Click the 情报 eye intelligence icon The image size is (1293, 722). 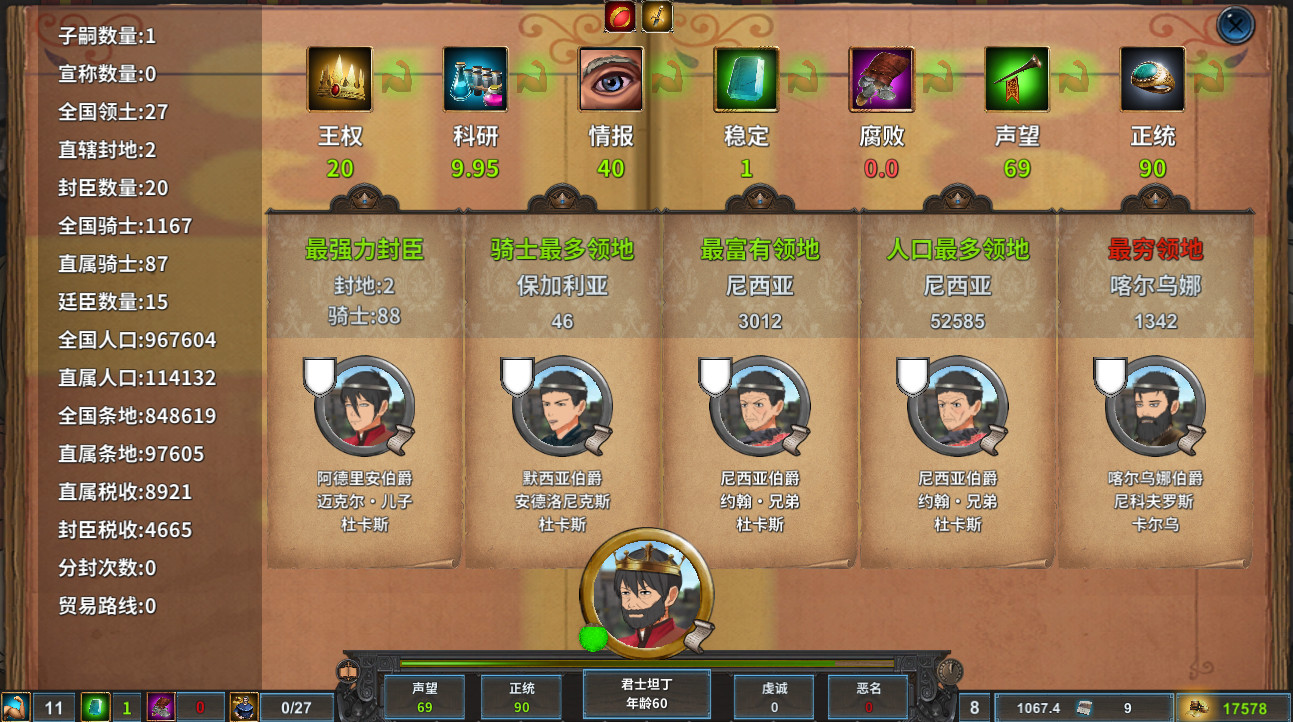610,79
